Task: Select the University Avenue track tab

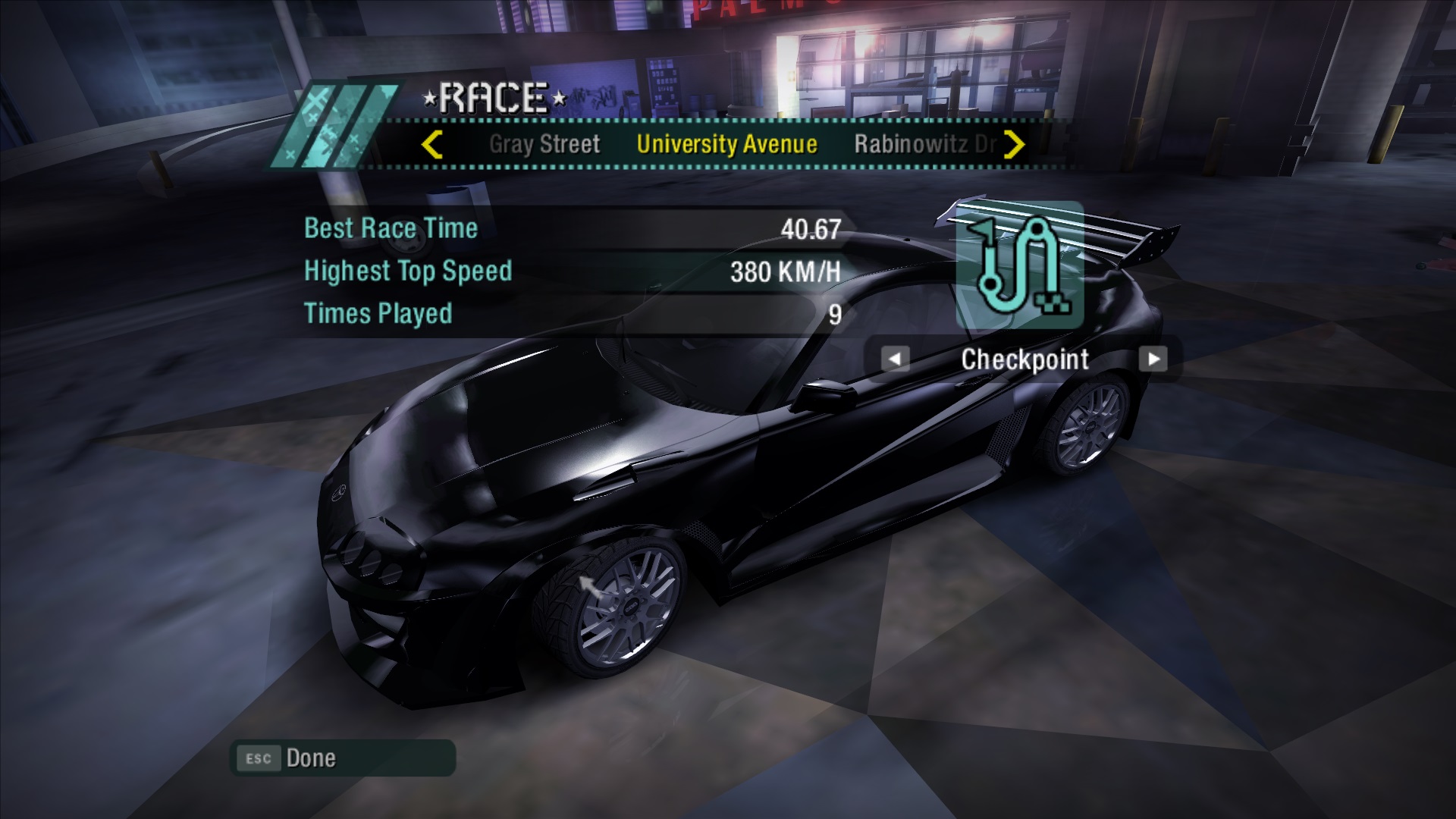Action: tap(726, 144)
